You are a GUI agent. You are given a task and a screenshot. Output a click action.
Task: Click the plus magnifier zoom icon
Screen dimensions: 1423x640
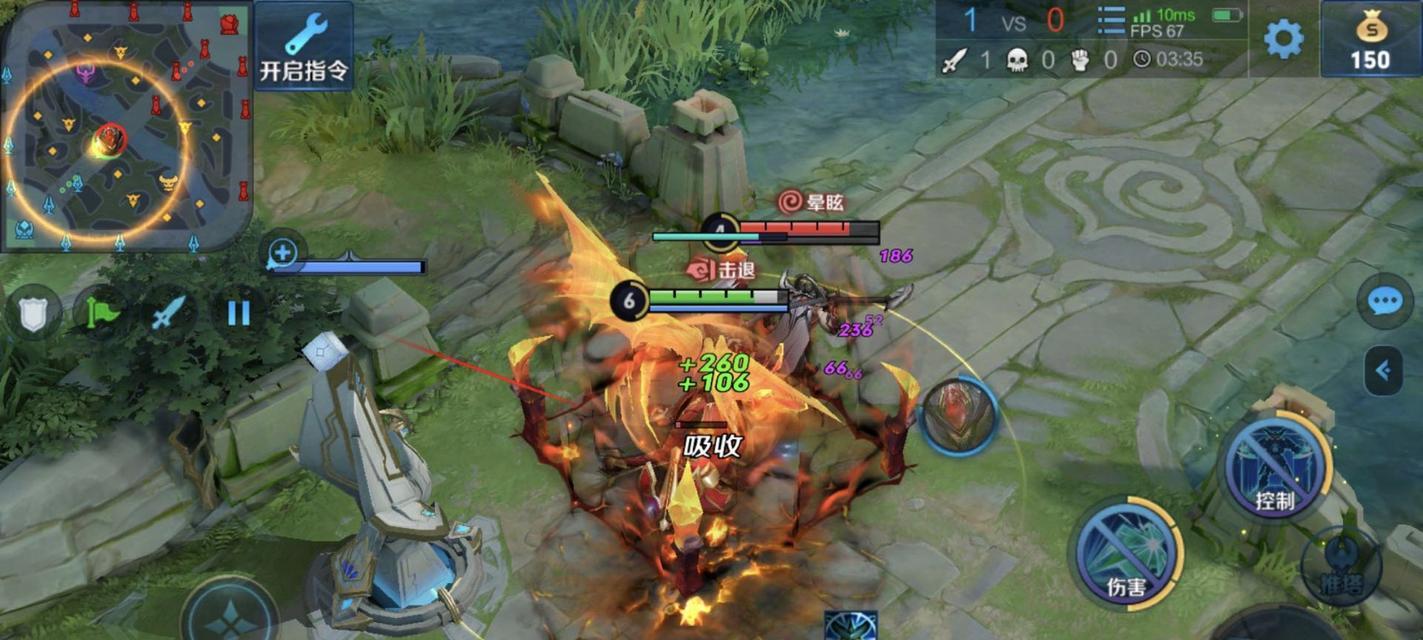[x=283, y=253]
